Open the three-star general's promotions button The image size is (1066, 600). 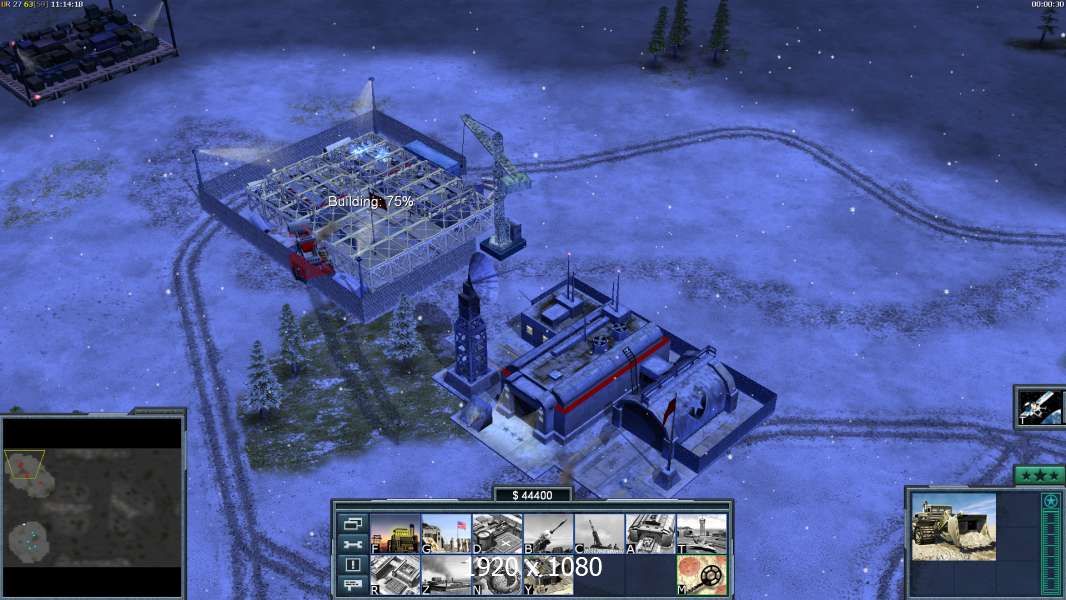click(x=1039, y=476)
